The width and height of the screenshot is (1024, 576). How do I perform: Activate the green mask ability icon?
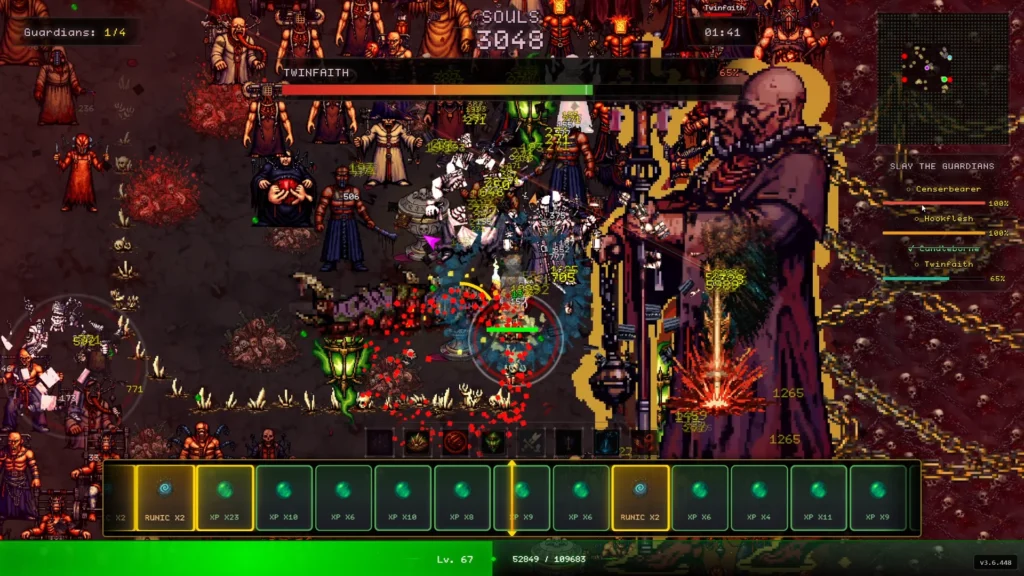[492, 442]
